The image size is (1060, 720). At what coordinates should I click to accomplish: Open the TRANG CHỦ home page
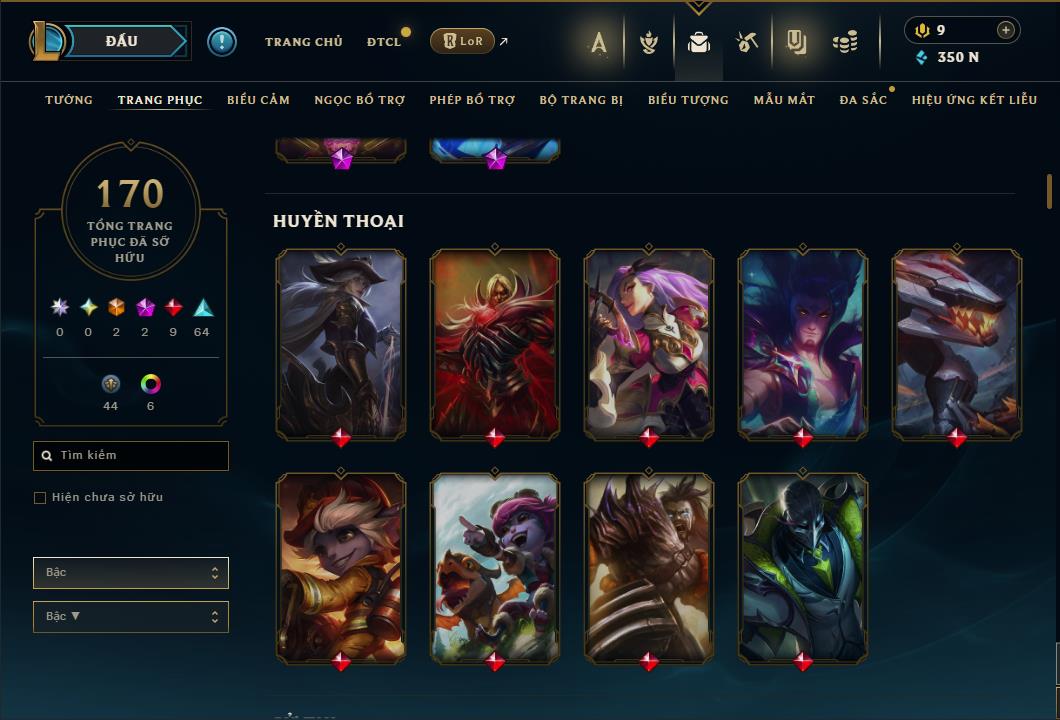303,42
